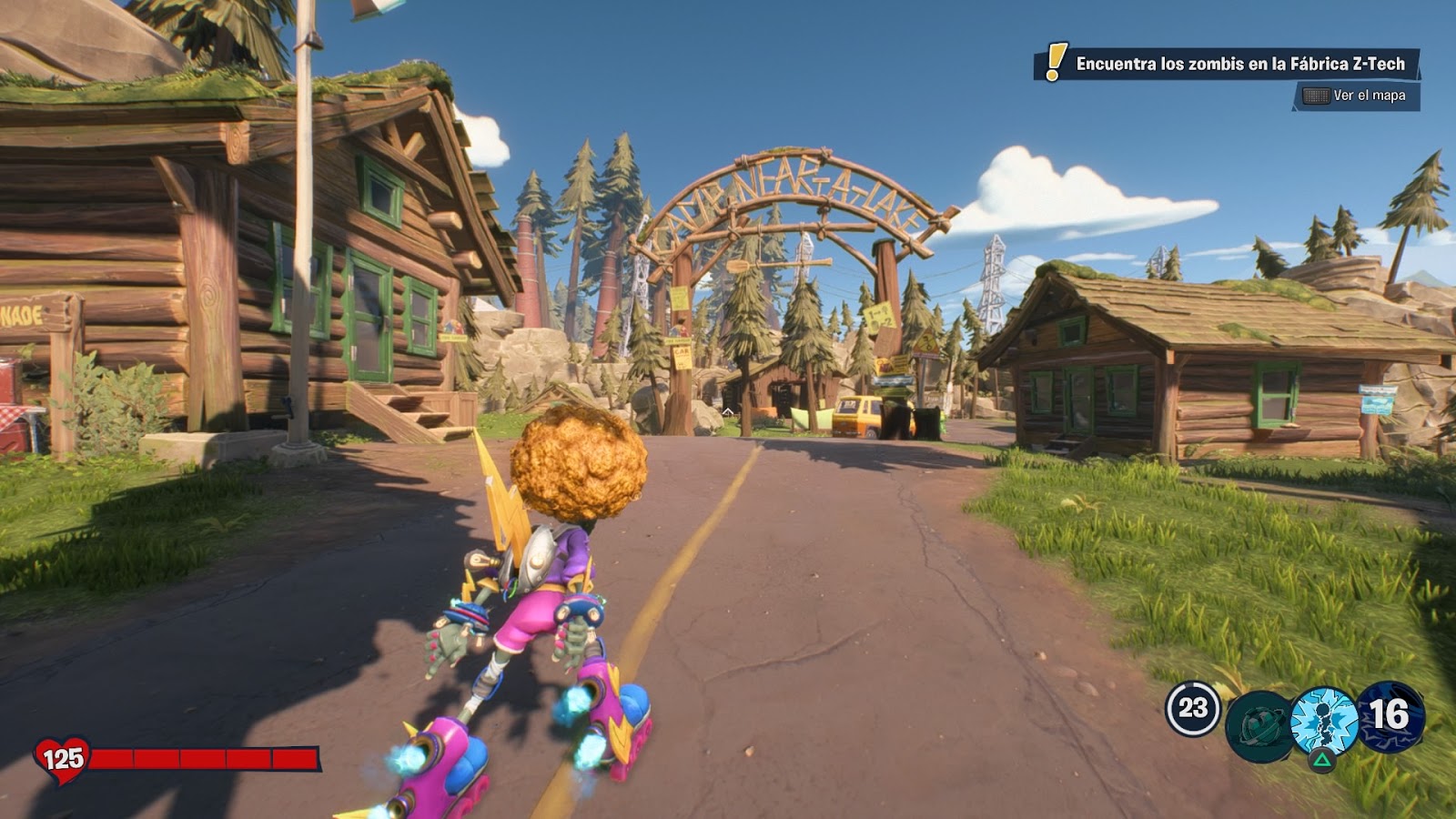1456x819 pixels.
Task: Click the LEMONADE wooden sign
Action: coord(23,311)
